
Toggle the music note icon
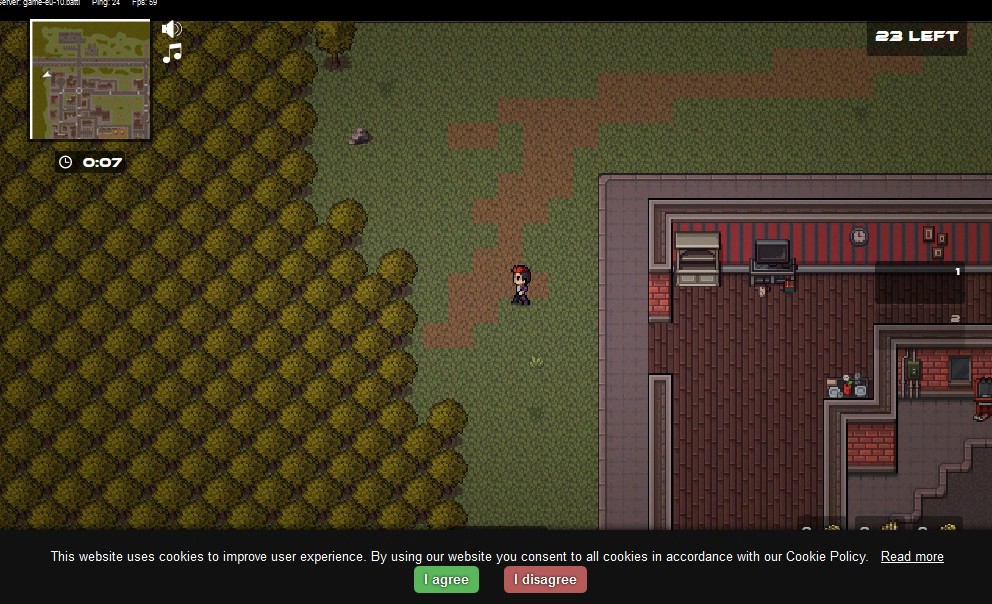point(173,53)
